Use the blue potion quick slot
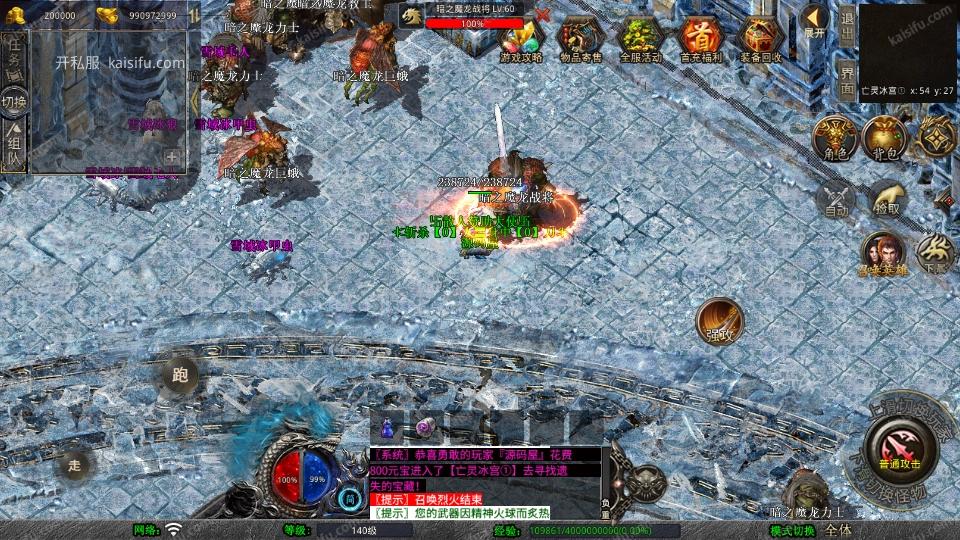The image size is (960, 540). (388, 426)
